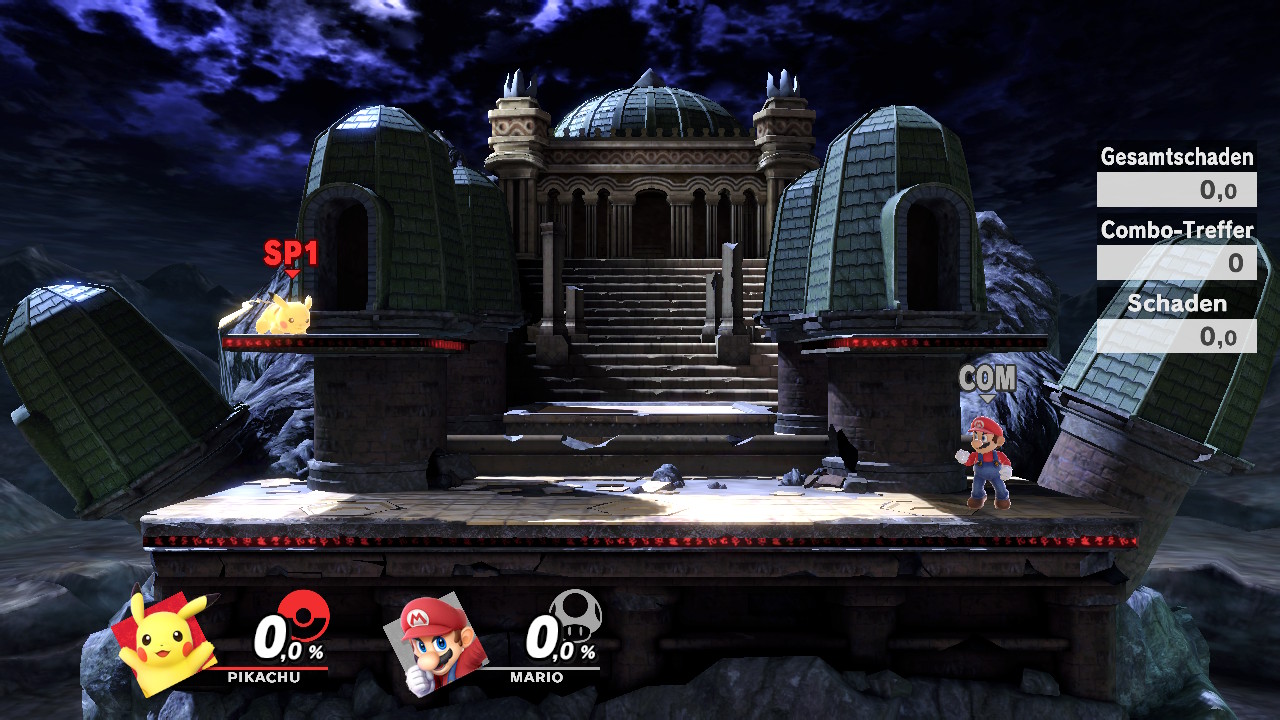Screen dimensions: 1280x720
Task: Click the red Poké Ball series emblem
Action: pos(303,614)
